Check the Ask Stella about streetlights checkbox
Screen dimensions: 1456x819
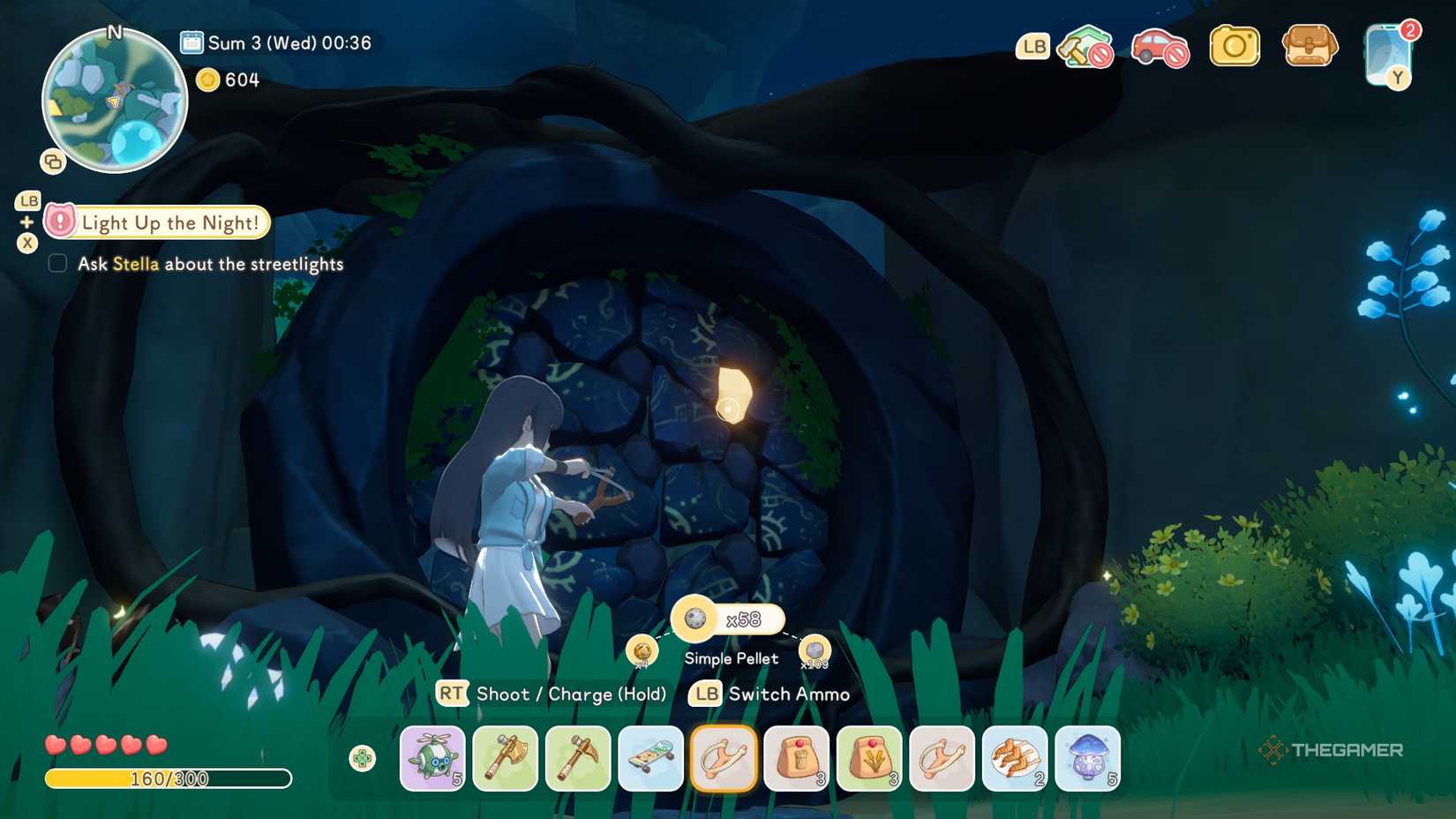point(57,263)
